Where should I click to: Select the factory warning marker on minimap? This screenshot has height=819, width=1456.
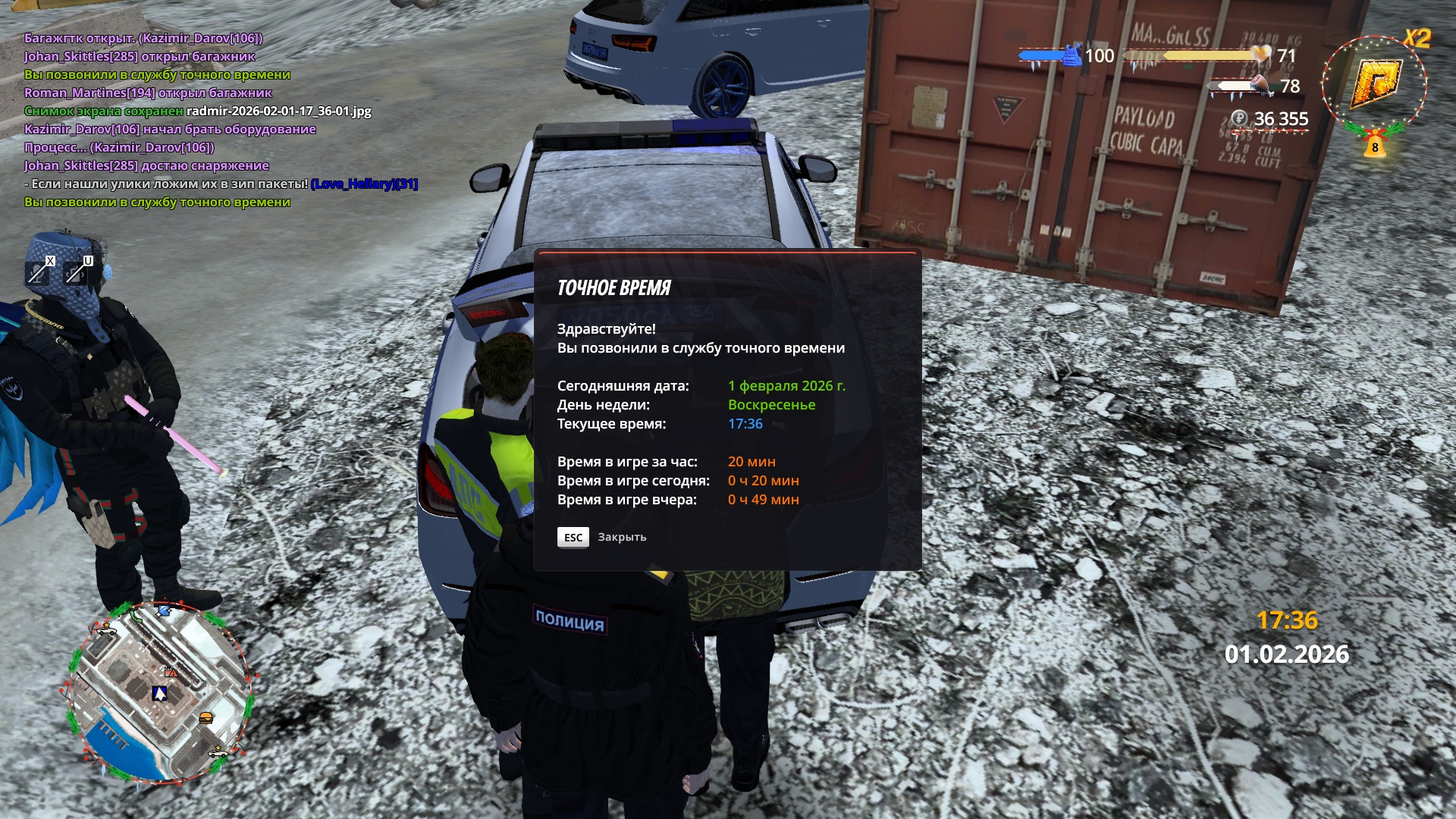(x=171, y=672)
